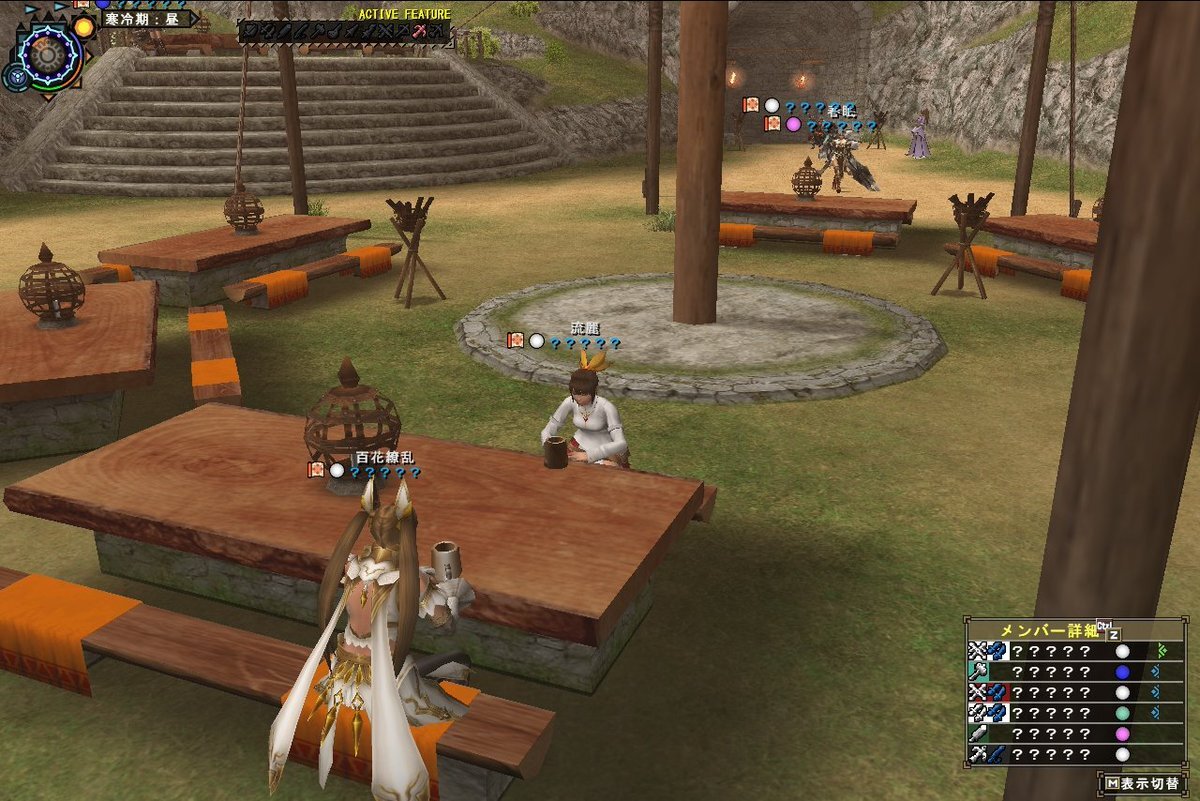Select the red highlighted Active Feature weapon icon
The width and height of the screenshot is (1200, 801).
(x=420, y=33)
